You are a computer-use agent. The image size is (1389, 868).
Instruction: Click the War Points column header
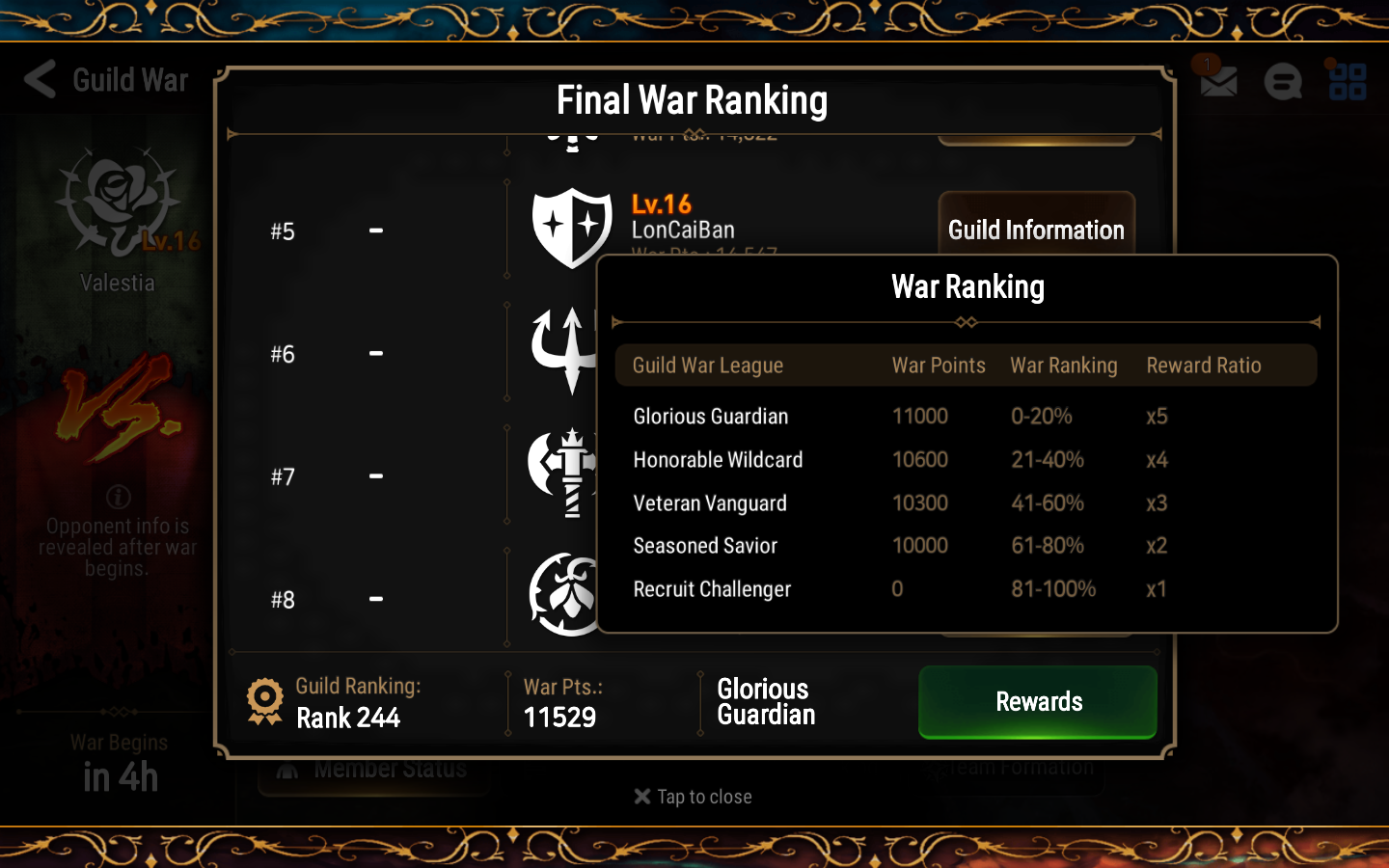coord(939,366)
